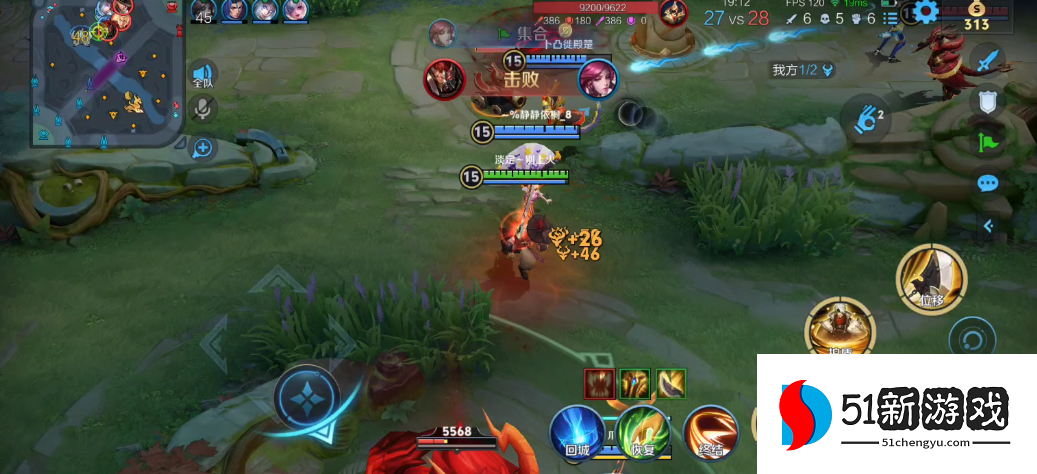Open settings with the gear icon
Viewport: 1037px width, 474px height.
coord(927,13)
